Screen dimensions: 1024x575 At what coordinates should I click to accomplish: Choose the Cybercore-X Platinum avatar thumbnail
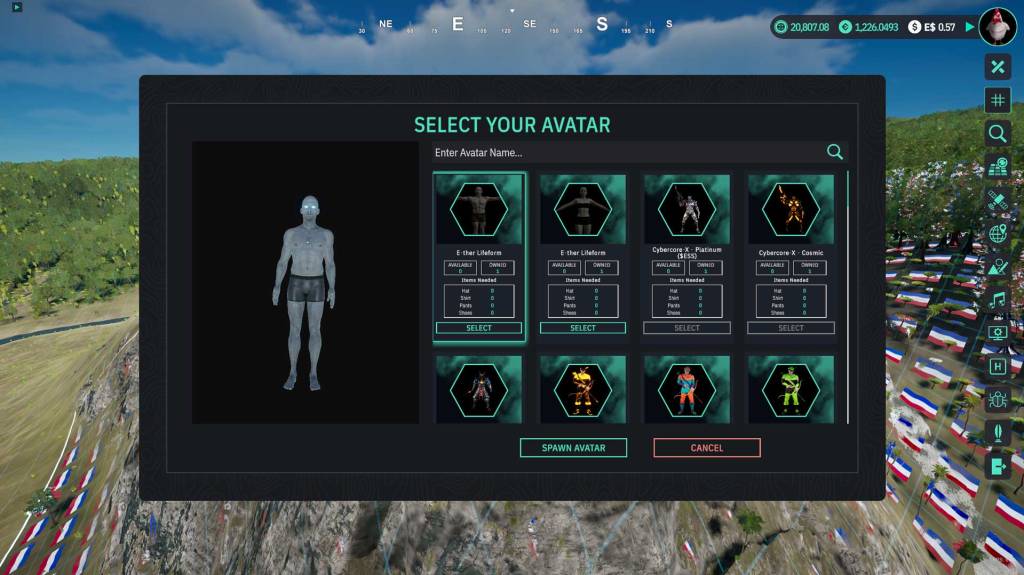687,209
